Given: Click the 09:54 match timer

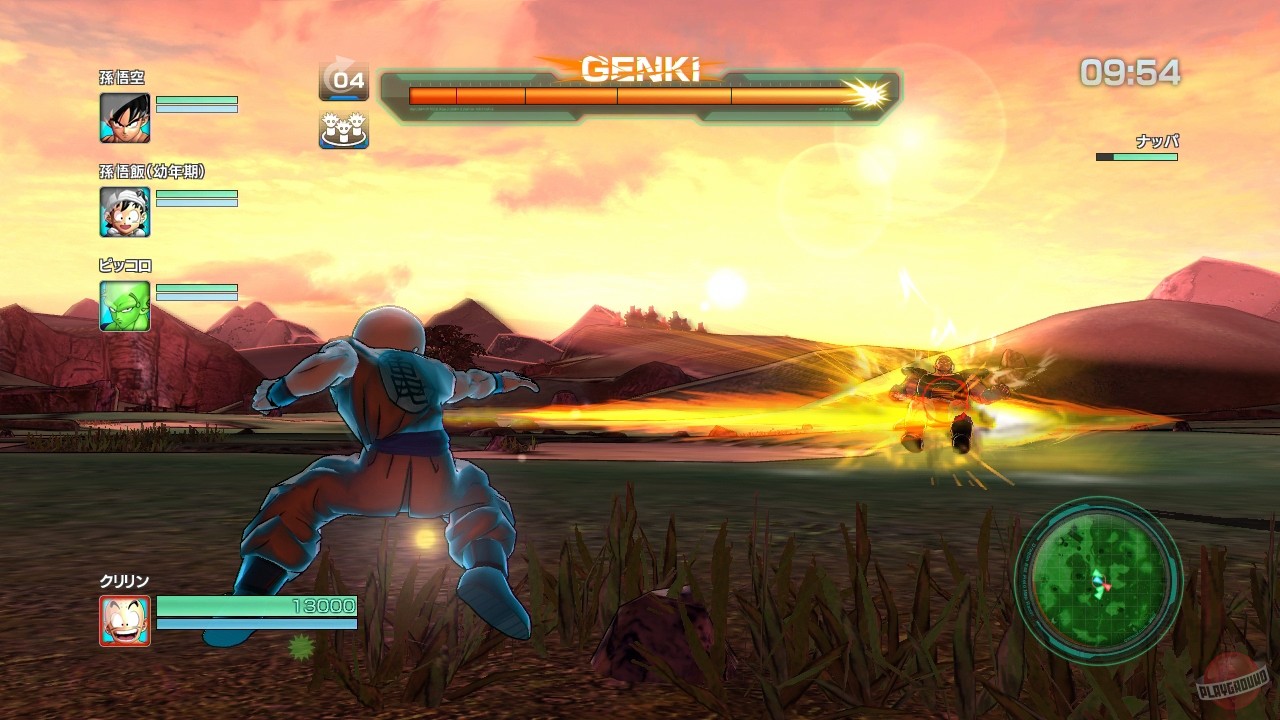Looking at the screenshot, I should 1128,72.
